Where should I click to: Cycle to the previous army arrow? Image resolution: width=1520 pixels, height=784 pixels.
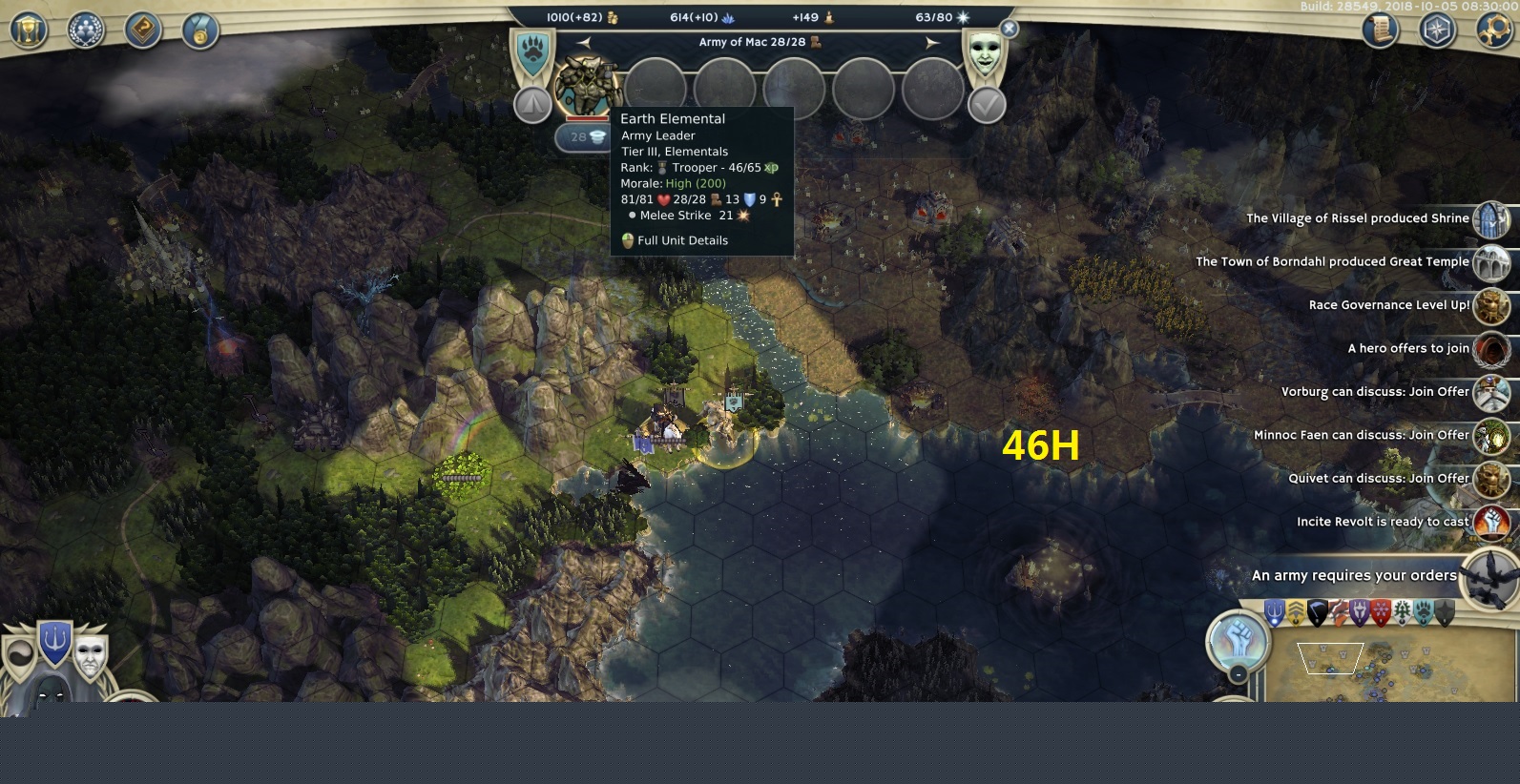[x=584, y=42]
